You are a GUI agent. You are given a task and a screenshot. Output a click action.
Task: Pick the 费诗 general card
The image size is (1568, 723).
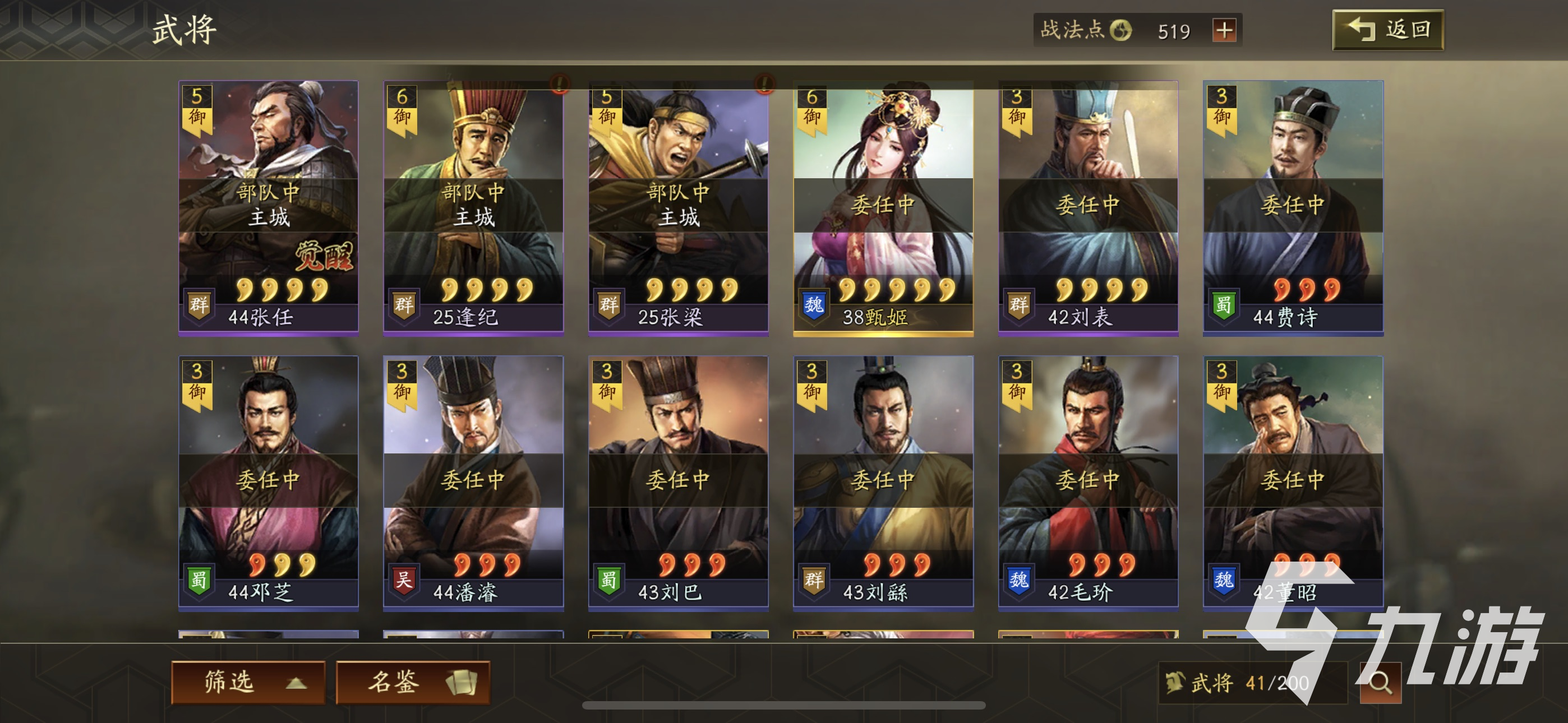pos(1293,207)
